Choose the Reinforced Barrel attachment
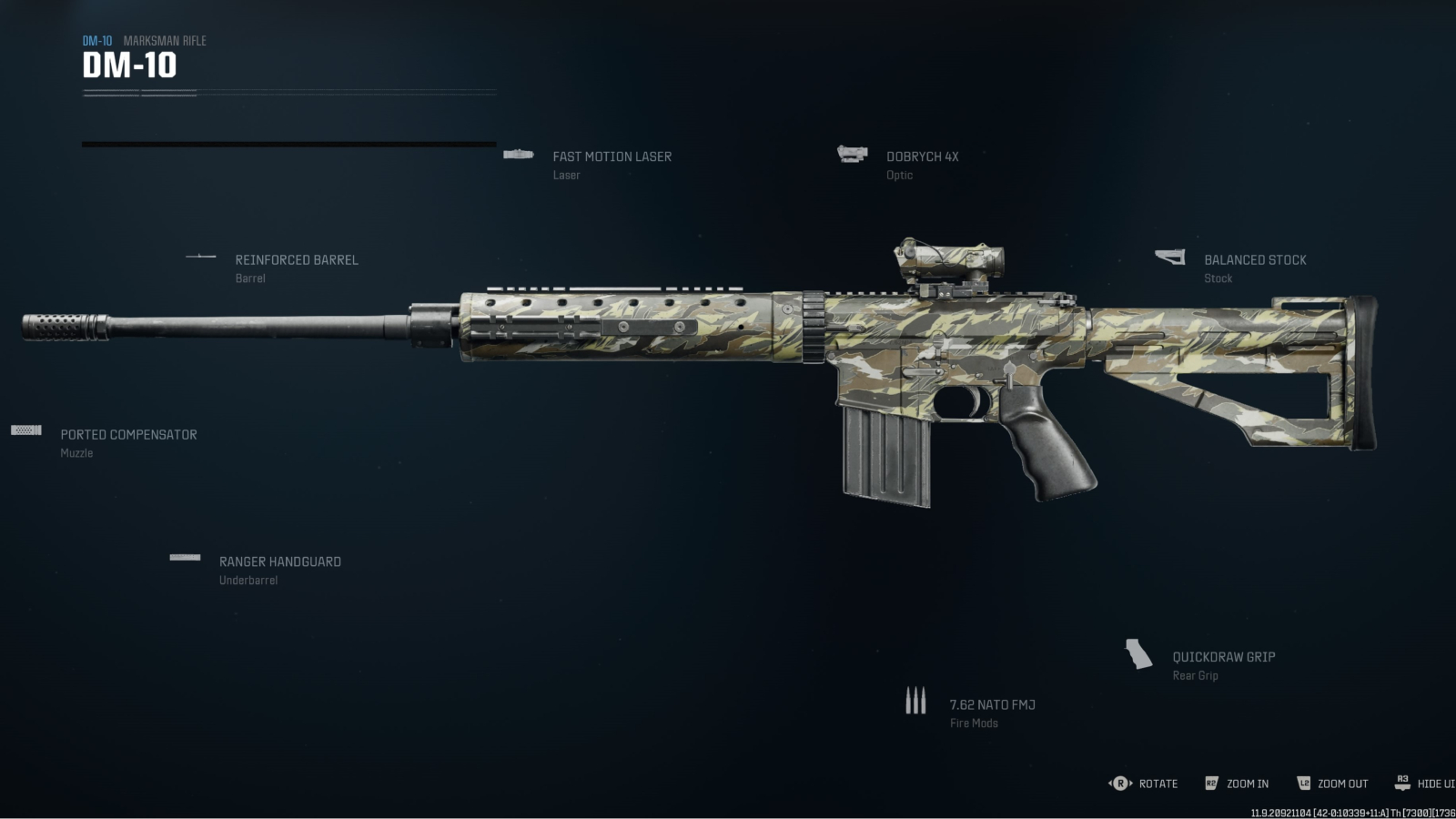1456x819 pixels. [296, 260]
